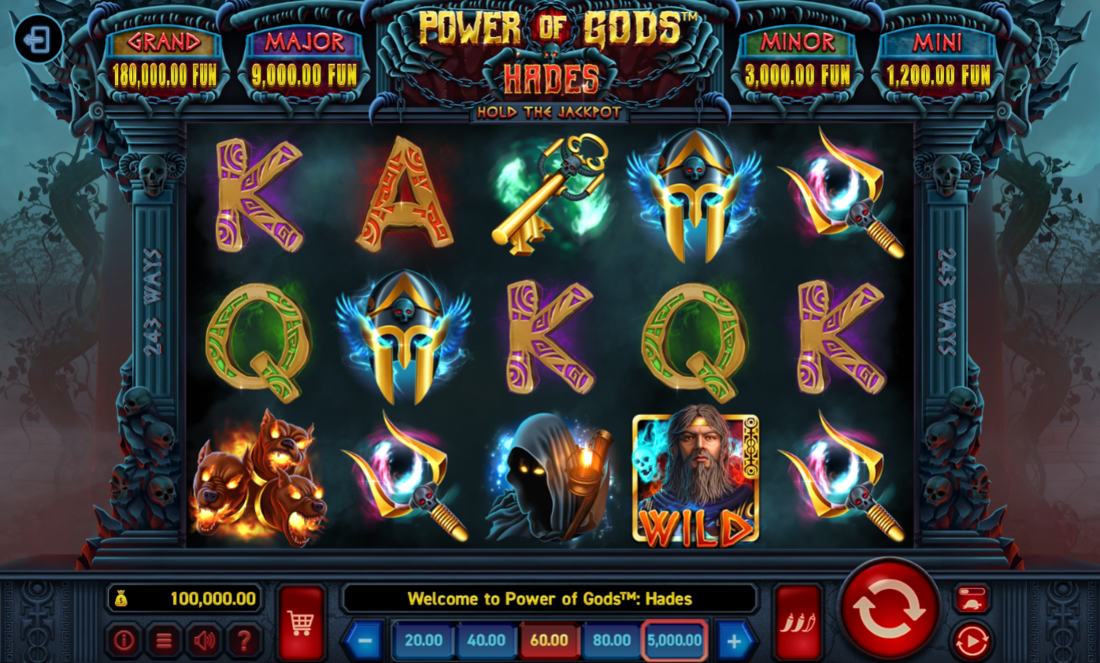The height and width of the screenshot is (663, 1100).
Task: Open the shopping cart buy feature
Action: click(x=301, y=622)
